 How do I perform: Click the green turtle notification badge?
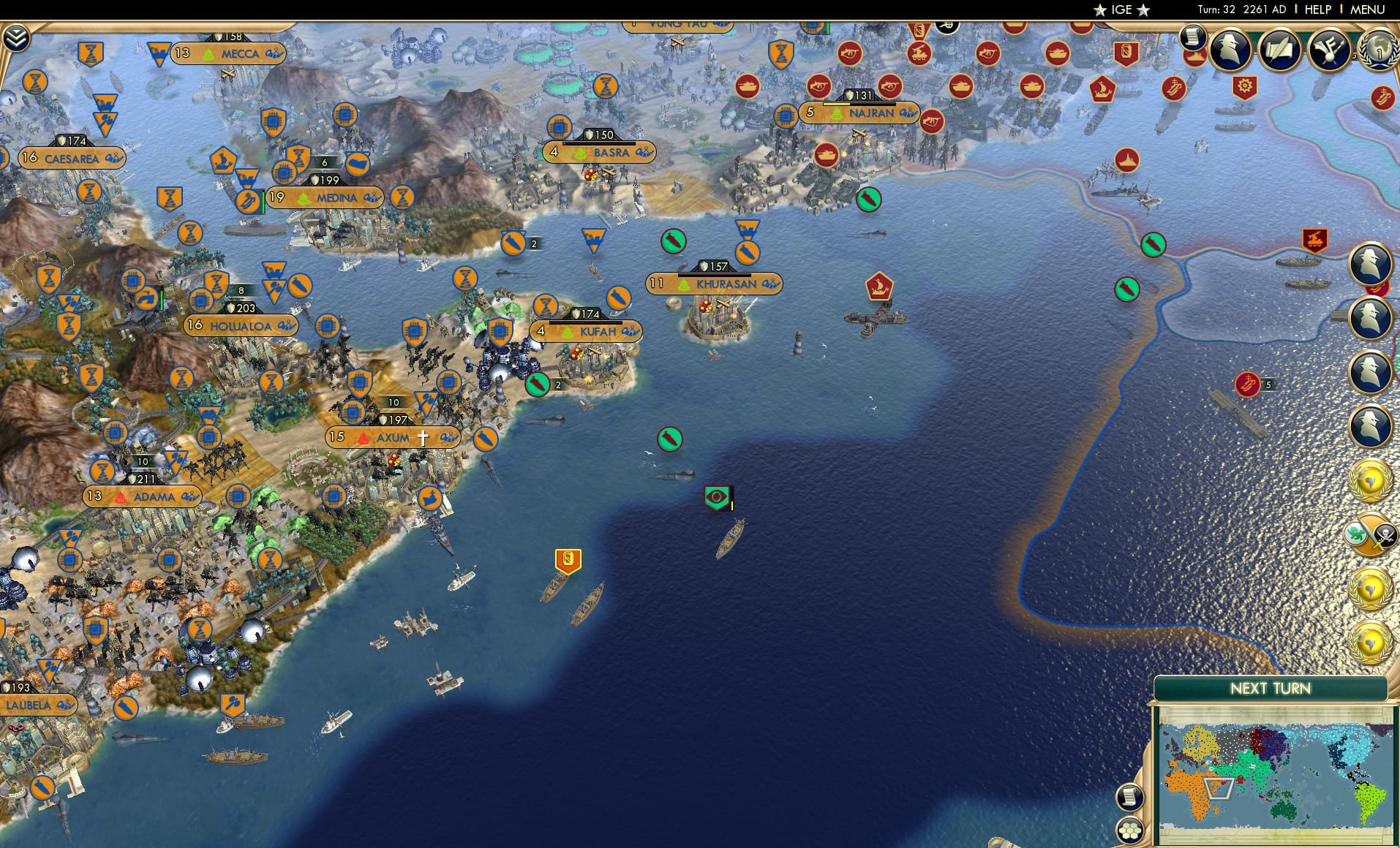point(1355,534)
